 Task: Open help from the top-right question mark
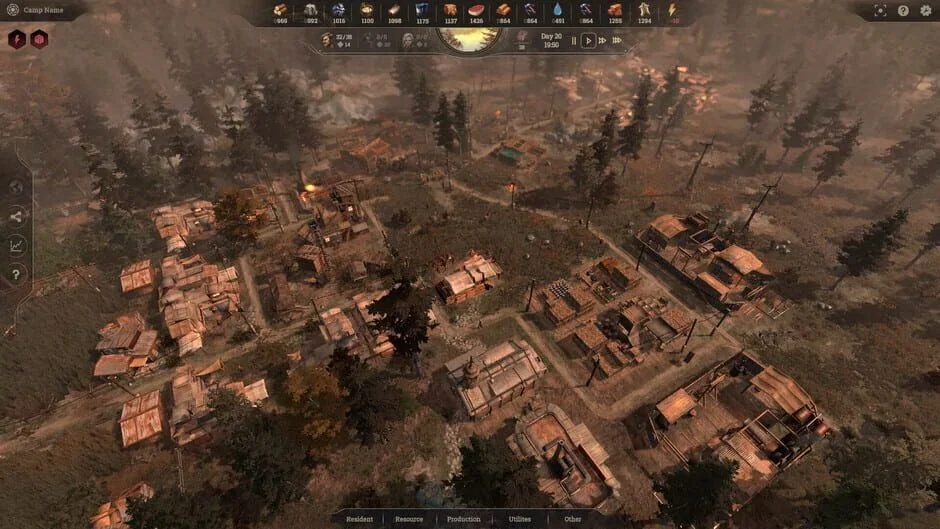[903, 11]
